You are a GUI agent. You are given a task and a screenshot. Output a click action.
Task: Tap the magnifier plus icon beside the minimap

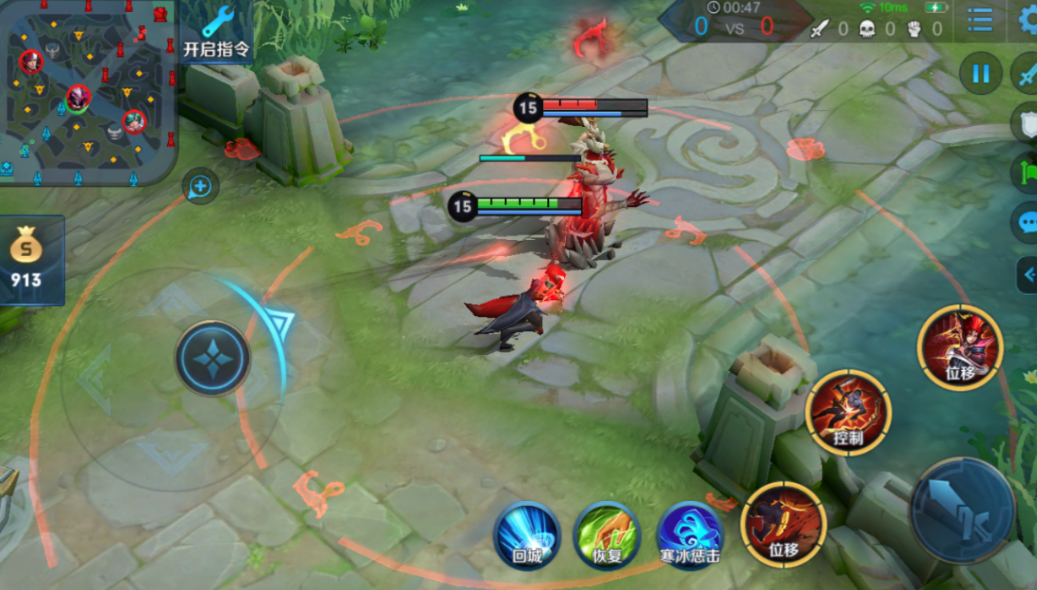pyautogui.click(x=200, y=186)
